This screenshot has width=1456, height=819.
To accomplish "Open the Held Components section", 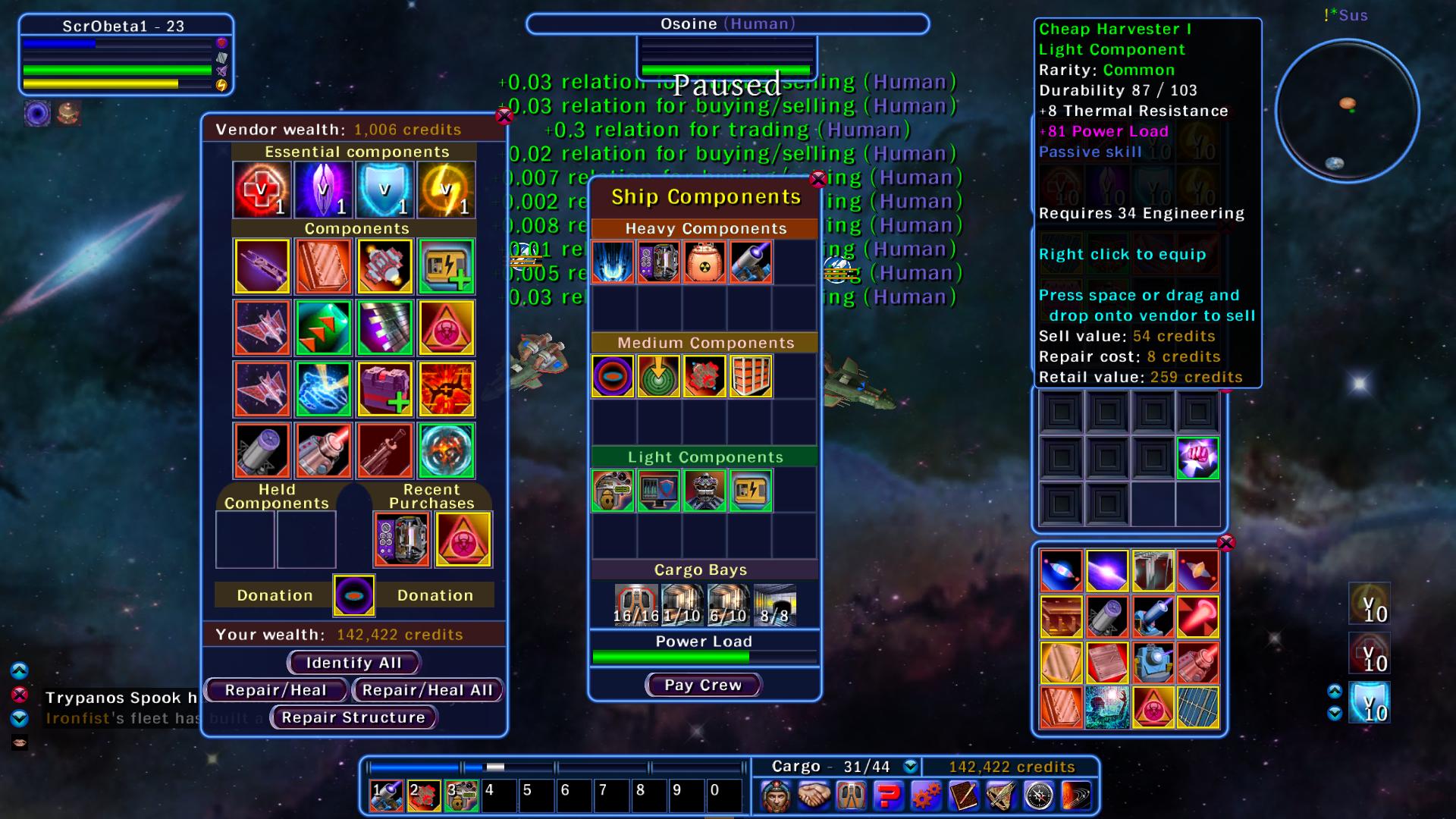I will tap(277, 495).
